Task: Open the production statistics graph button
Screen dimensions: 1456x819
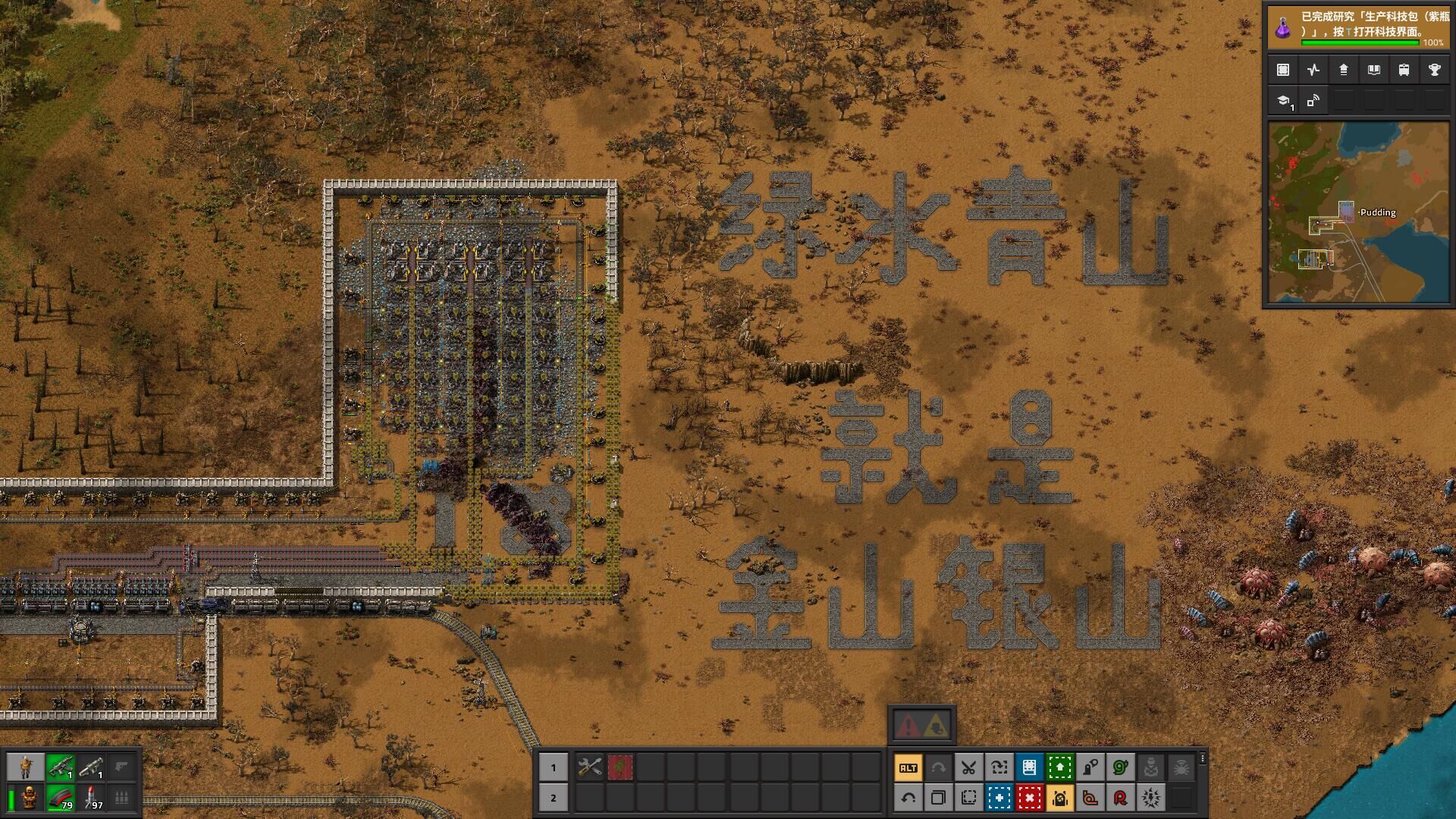Action: click(x=1313, y=70)
